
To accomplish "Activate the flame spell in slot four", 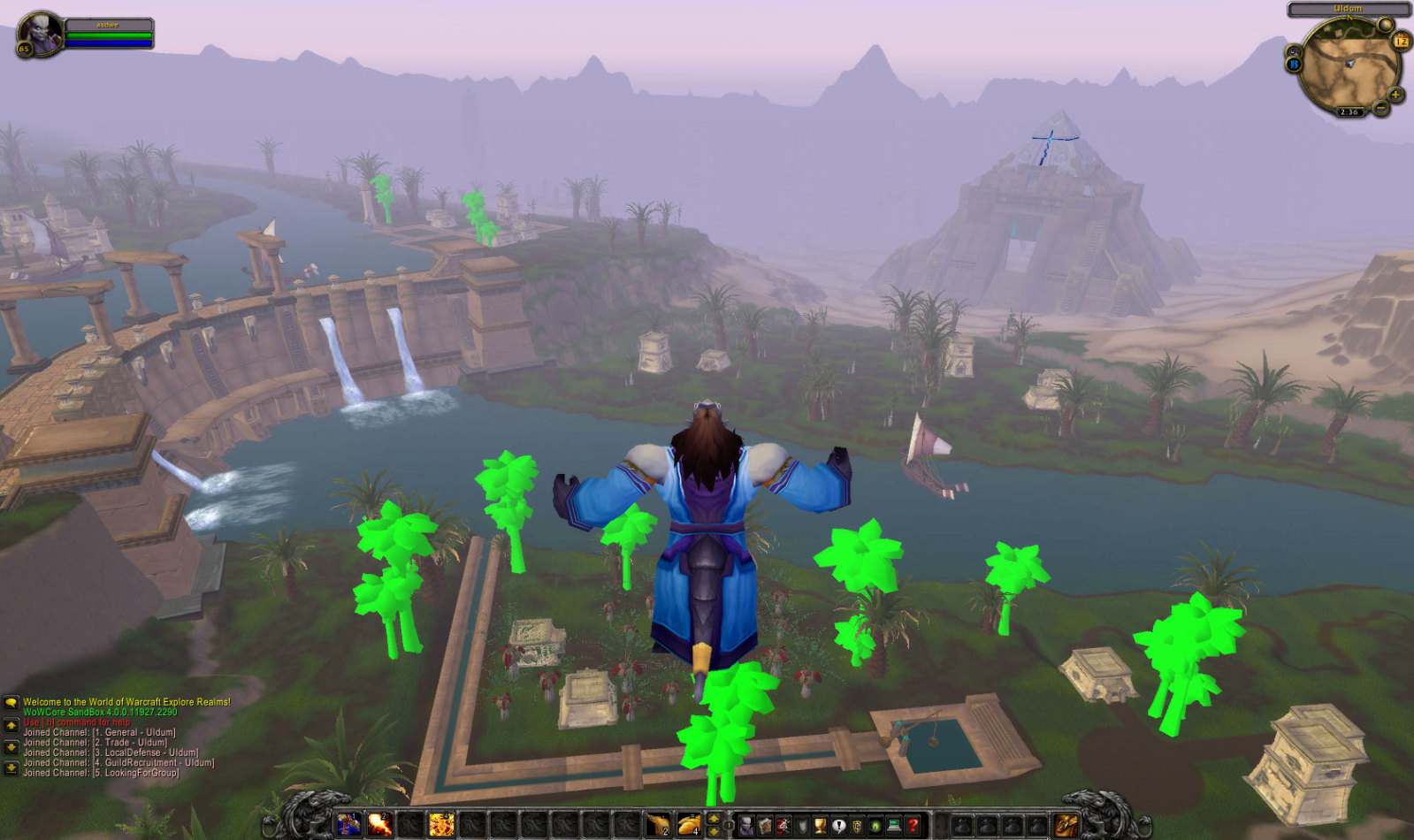I will (441, 825).
